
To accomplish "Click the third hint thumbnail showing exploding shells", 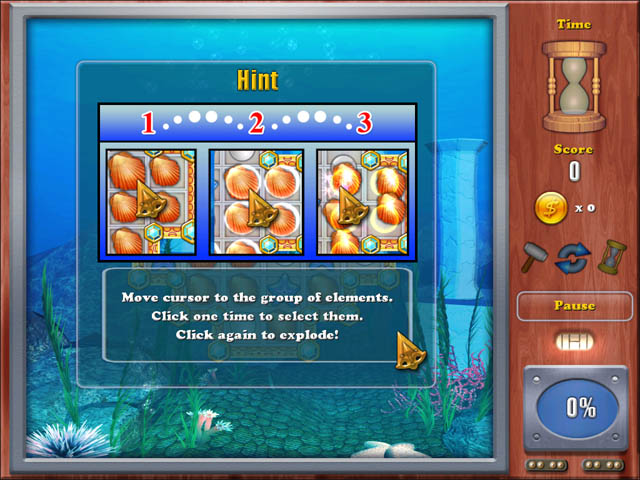I will [x=364, y=203].
